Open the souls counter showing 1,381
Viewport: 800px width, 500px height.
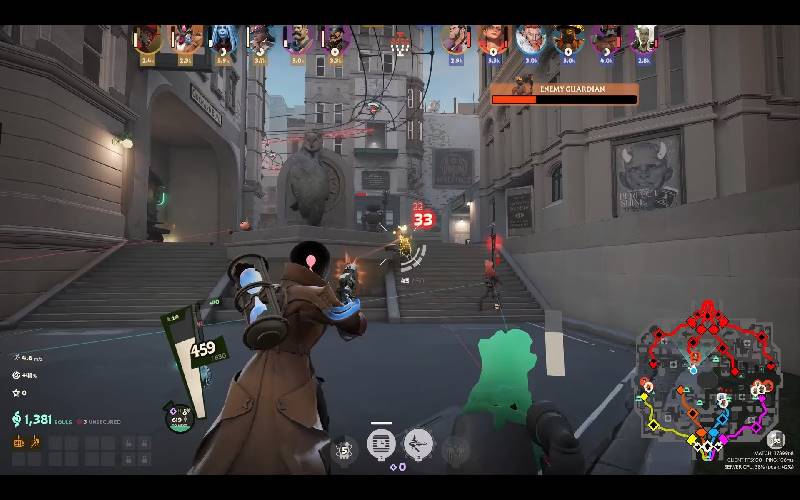point(37,420)
